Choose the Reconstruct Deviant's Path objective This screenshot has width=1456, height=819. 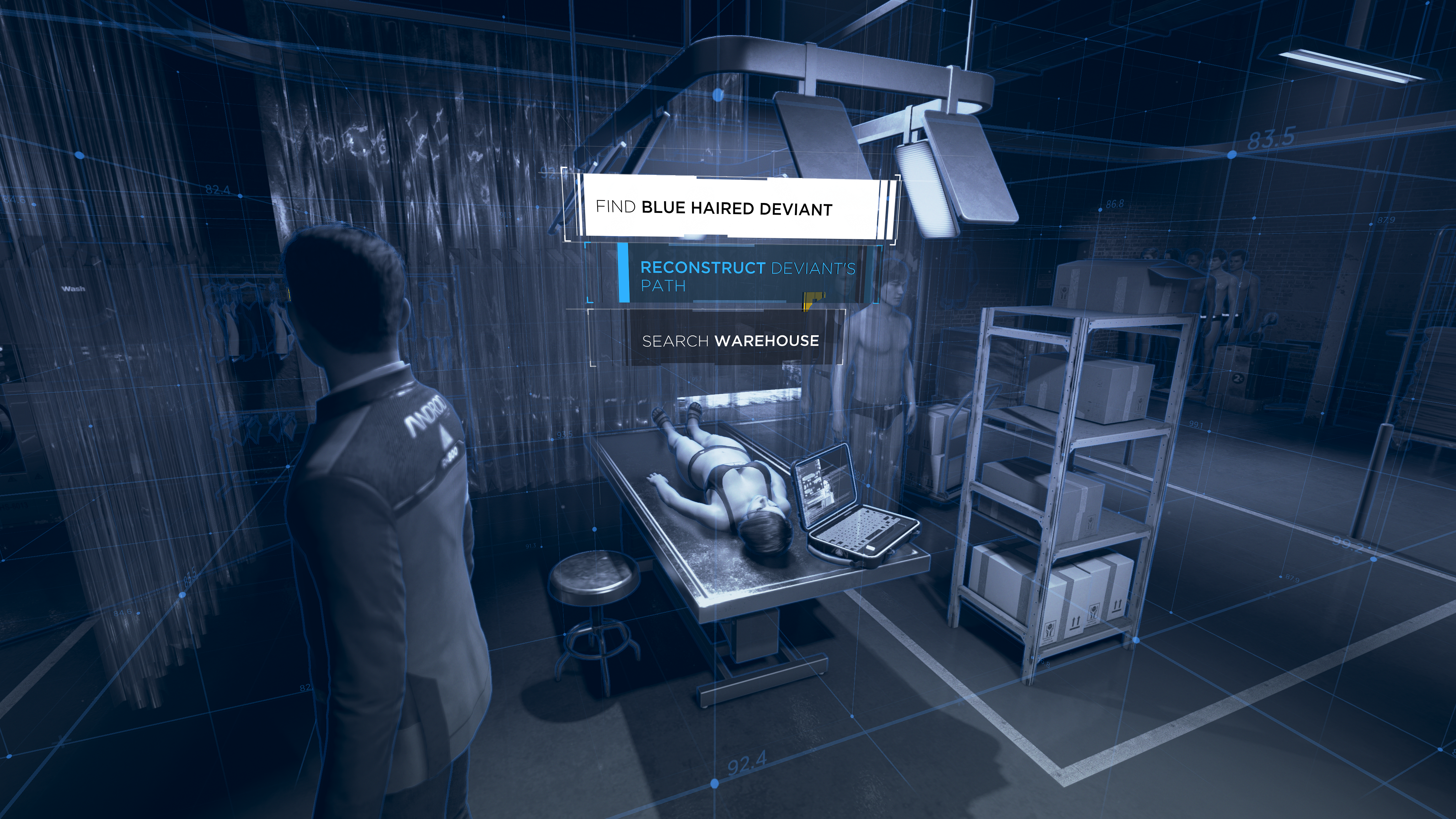[747, 276]
